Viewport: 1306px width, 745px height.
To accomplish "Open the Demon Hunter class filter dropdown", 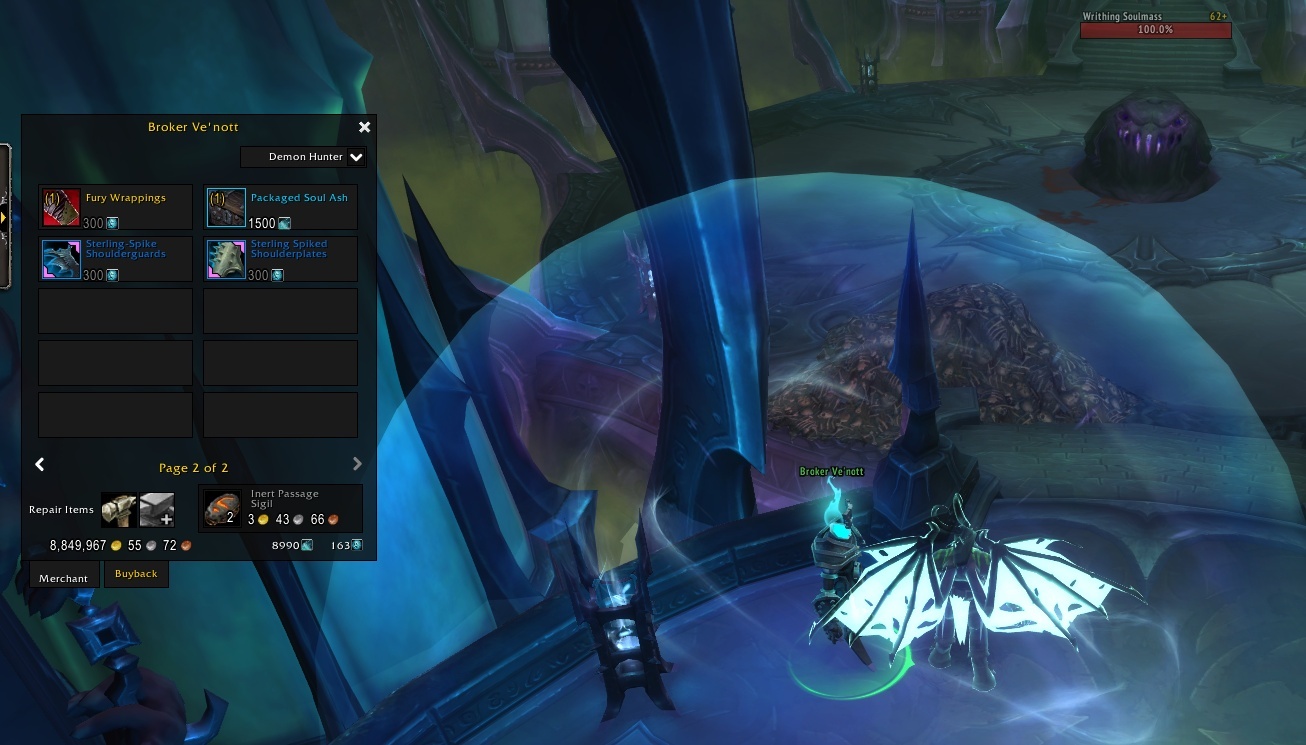I will pyautogui.click(x=303, y=157).
